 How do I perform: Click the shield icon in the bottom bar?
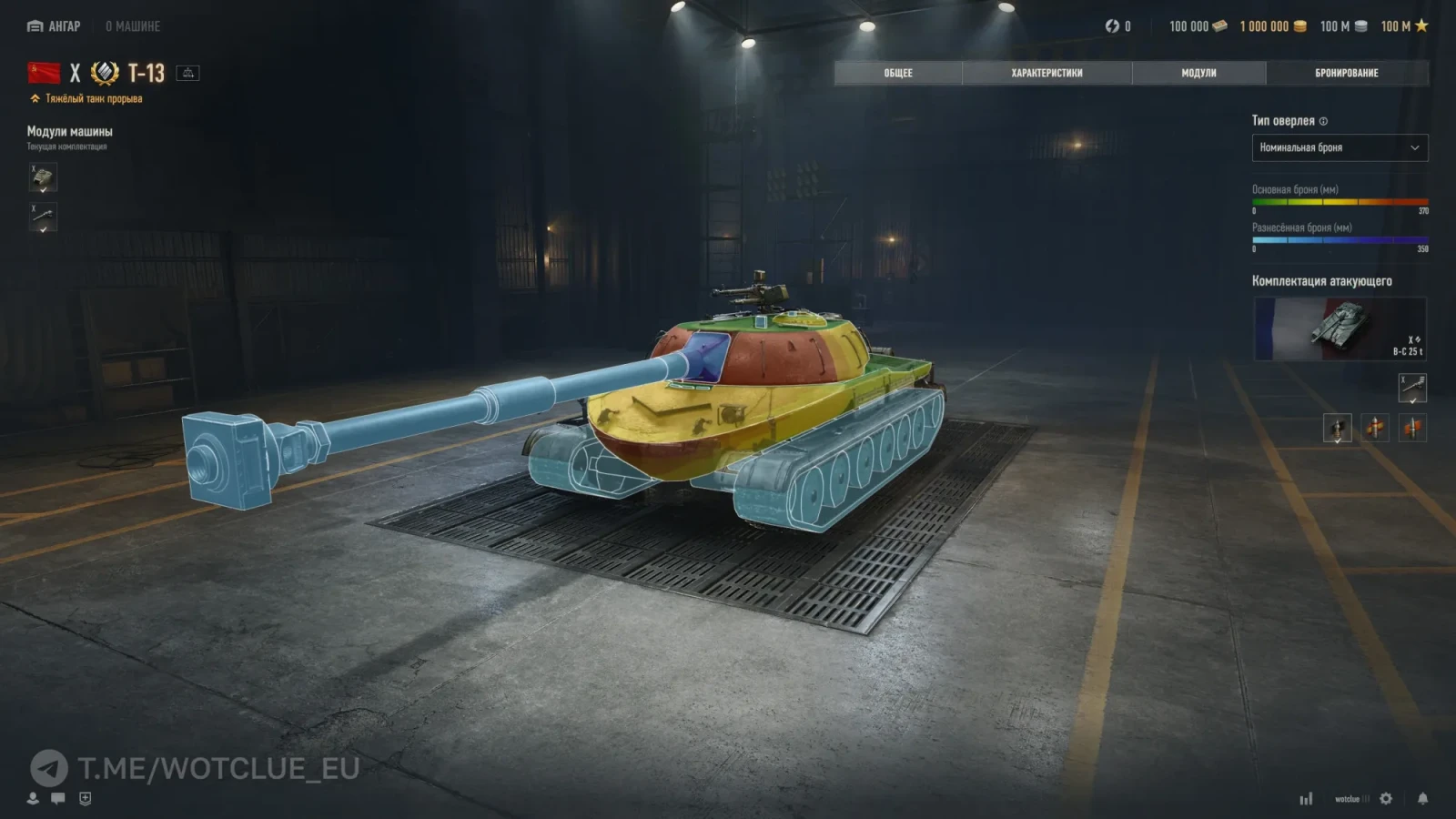coord(85,798)
